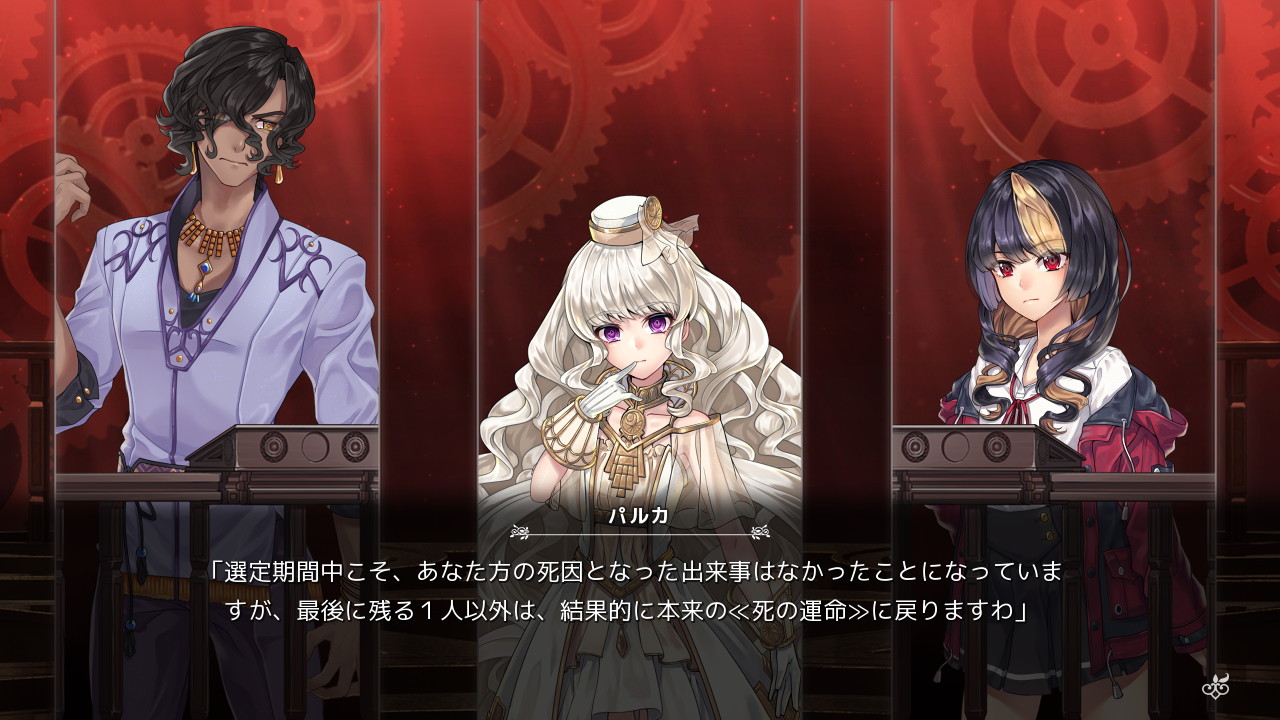Click the left knob on the left podium

(273, 446)
